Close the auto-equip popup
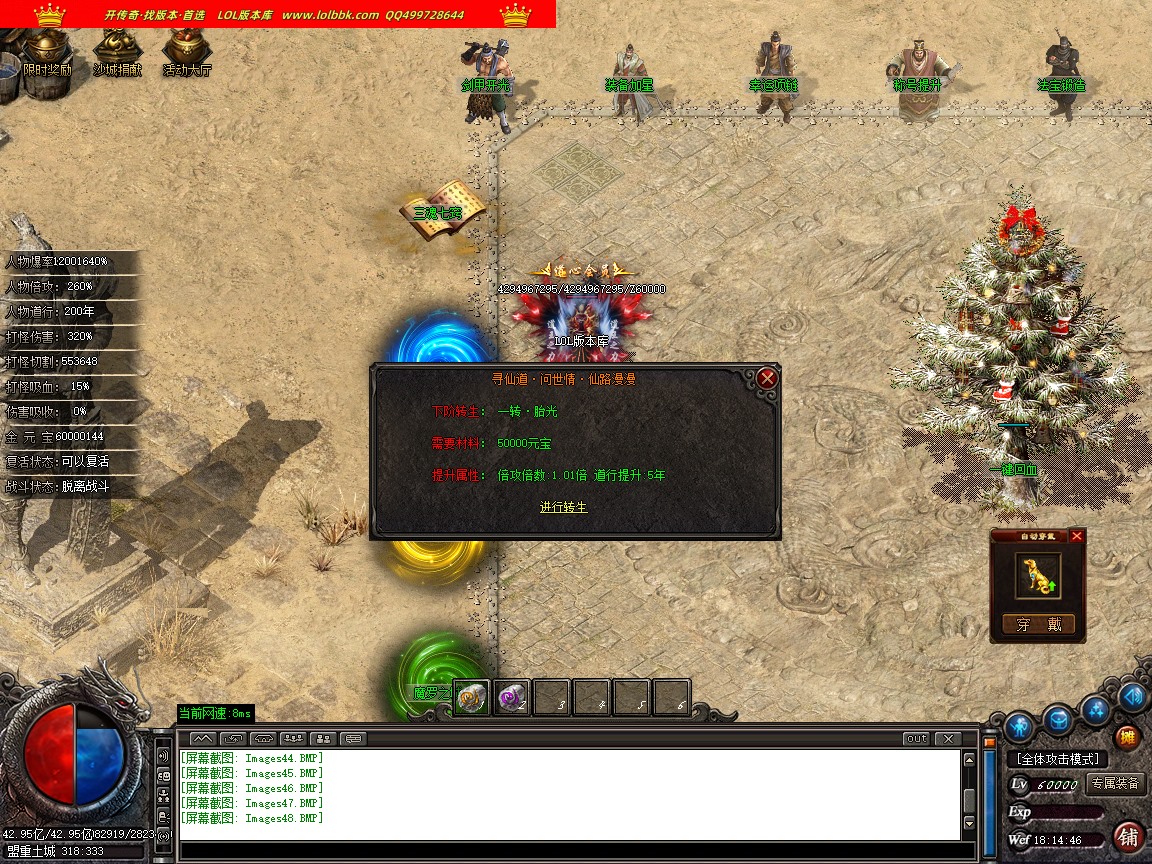The image size is (1152, 864). [x=1076, y=536]
